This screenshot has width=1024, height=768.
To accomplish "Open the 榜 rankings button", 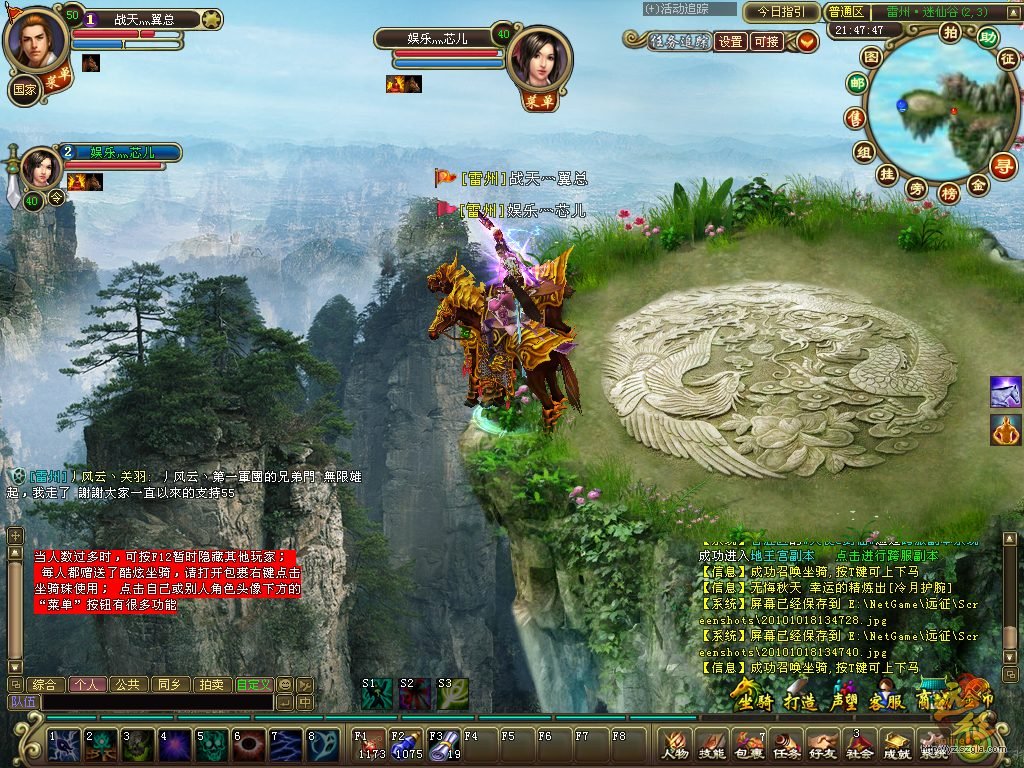I will tap(948, 193).
